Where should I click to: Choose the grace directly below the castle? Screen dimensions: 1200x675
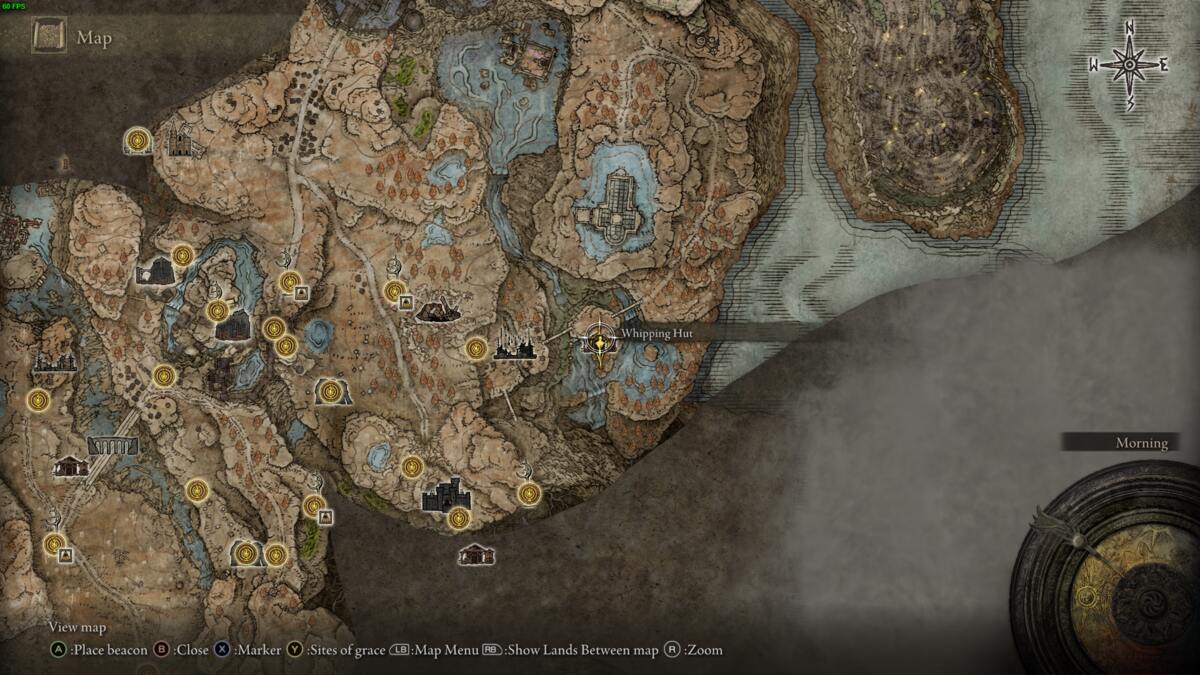pyautogui.click(x=459, y=518)
